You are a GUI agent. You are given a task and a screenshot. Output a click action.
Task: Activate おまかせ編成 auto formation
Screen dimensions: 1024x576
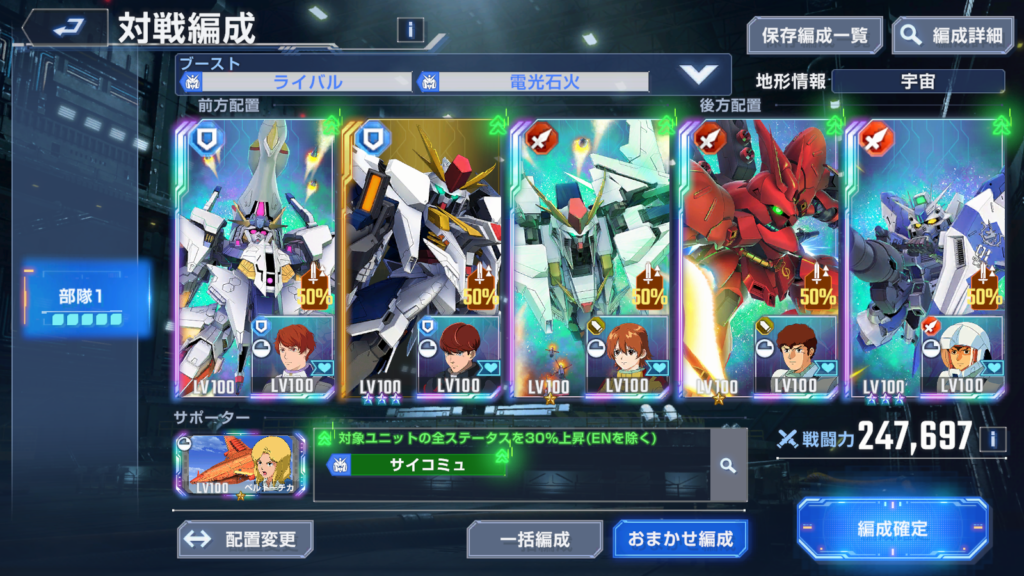[680, 539]
